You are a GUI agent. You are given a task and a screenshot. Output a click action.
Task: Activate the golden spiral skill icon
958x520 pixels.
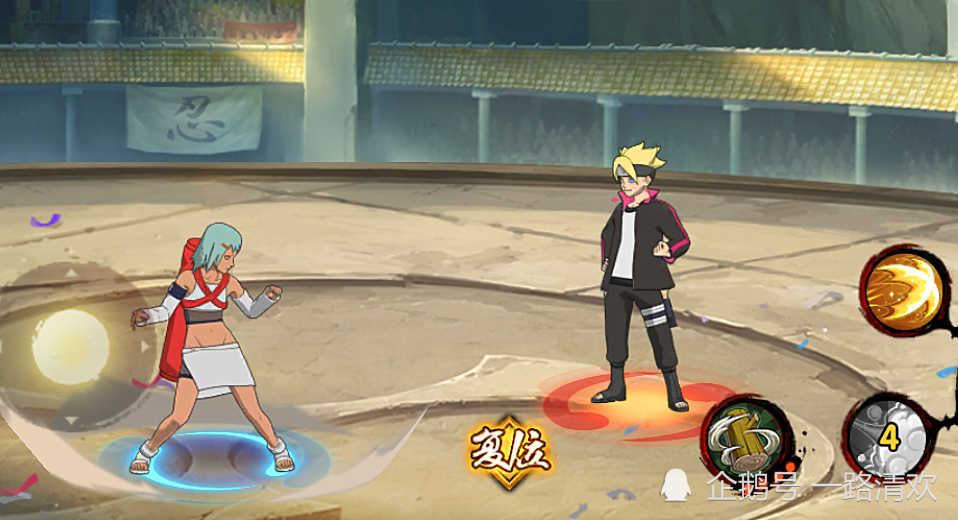(903, 289)
